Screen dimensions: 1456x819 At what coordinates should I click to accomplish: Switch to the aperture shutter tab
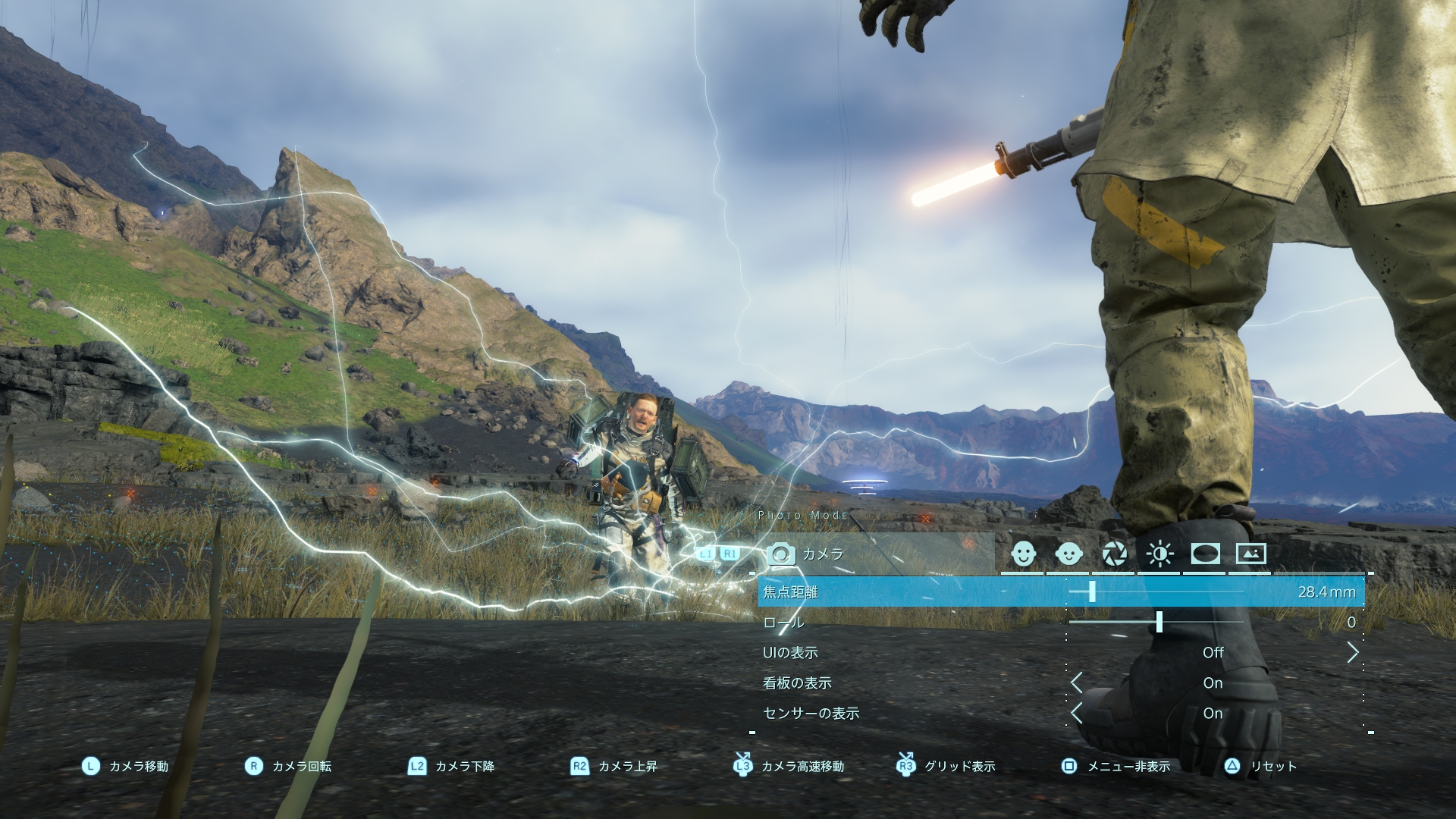pyautogui.click(x=1114, y=554)
